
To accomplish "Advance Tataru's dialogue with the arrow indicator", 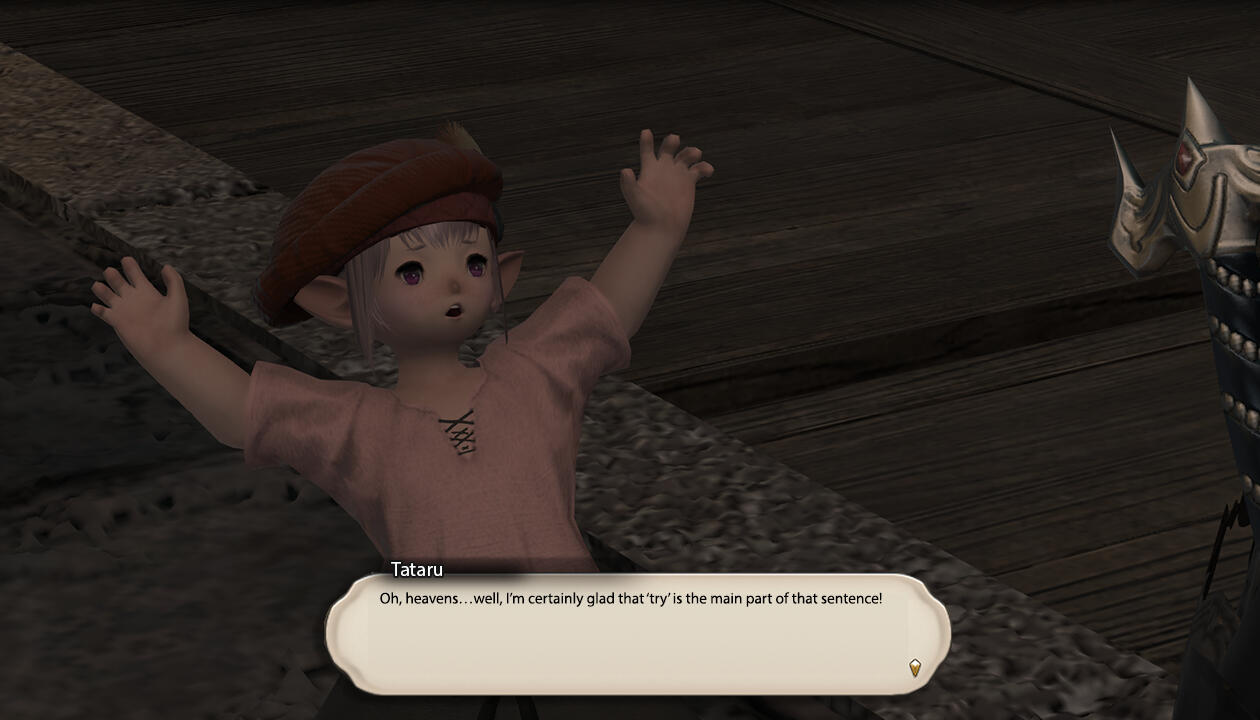I will pyautogui.click(x=914, y=667).
